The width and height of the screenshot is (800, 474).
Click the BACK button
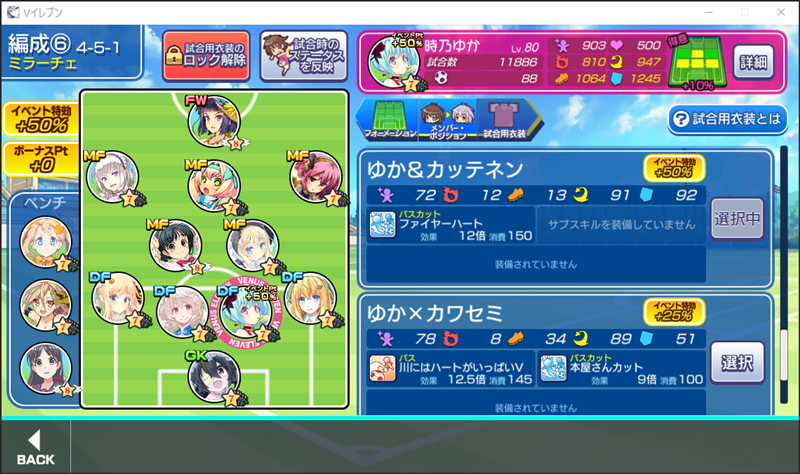point(35,447)
